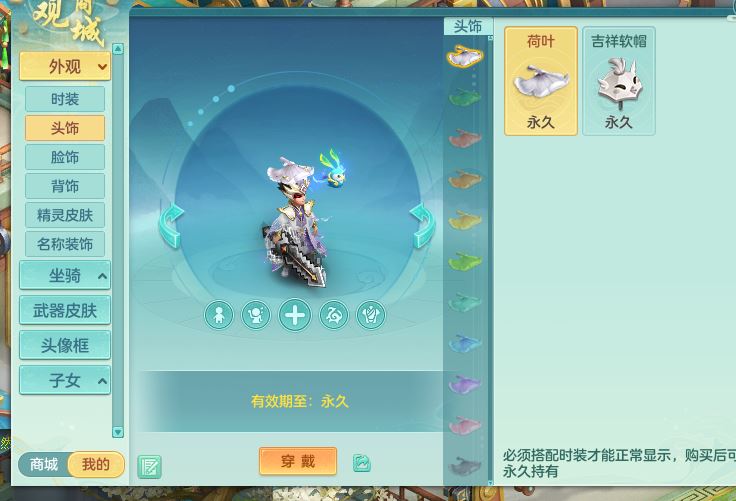Collapse the 外观 dropdown

(65, 67)
